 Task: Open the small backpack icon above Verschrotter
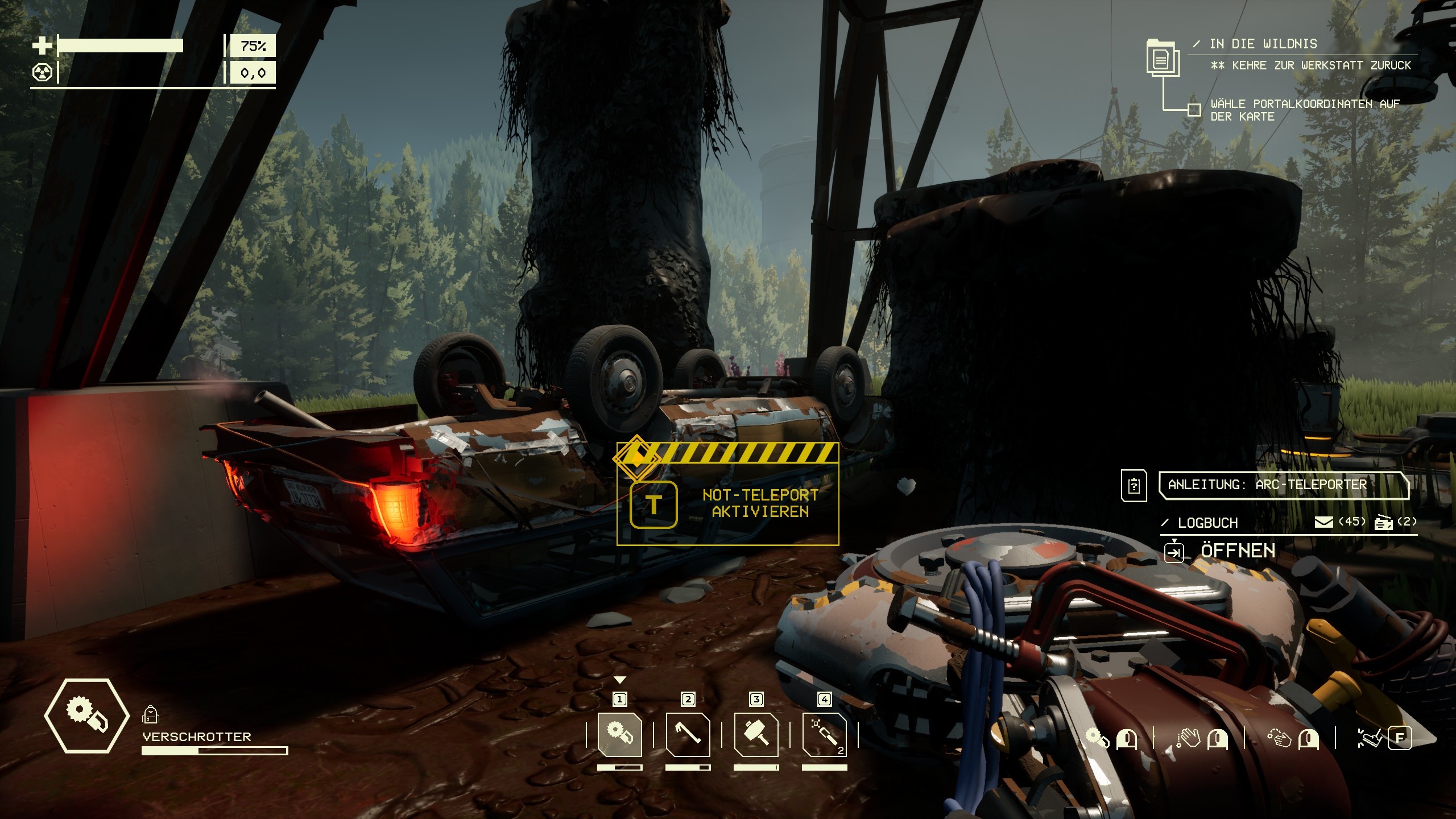click(150, 714)
